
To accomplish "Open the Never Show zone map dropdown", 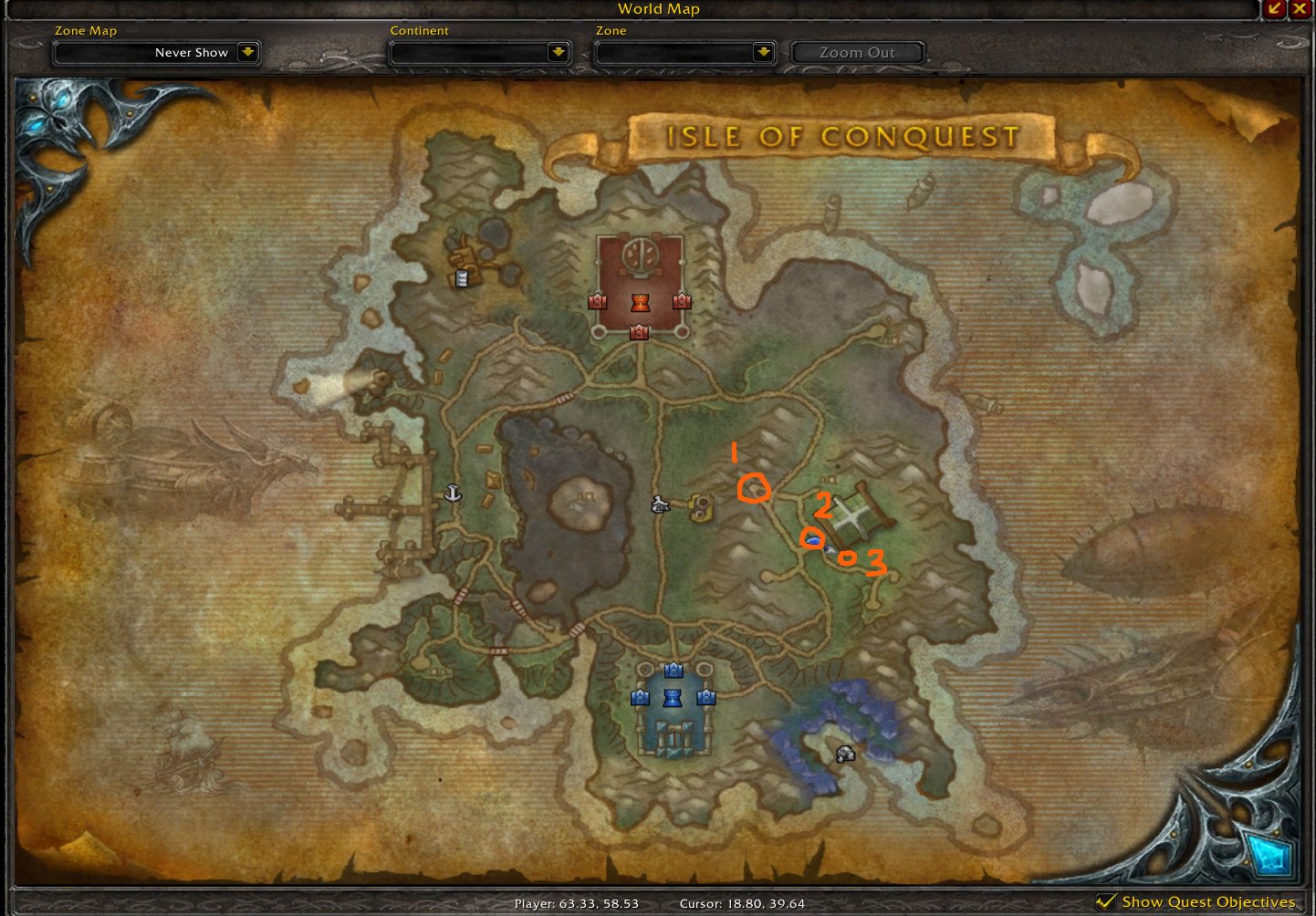I will tap(247, 53).
